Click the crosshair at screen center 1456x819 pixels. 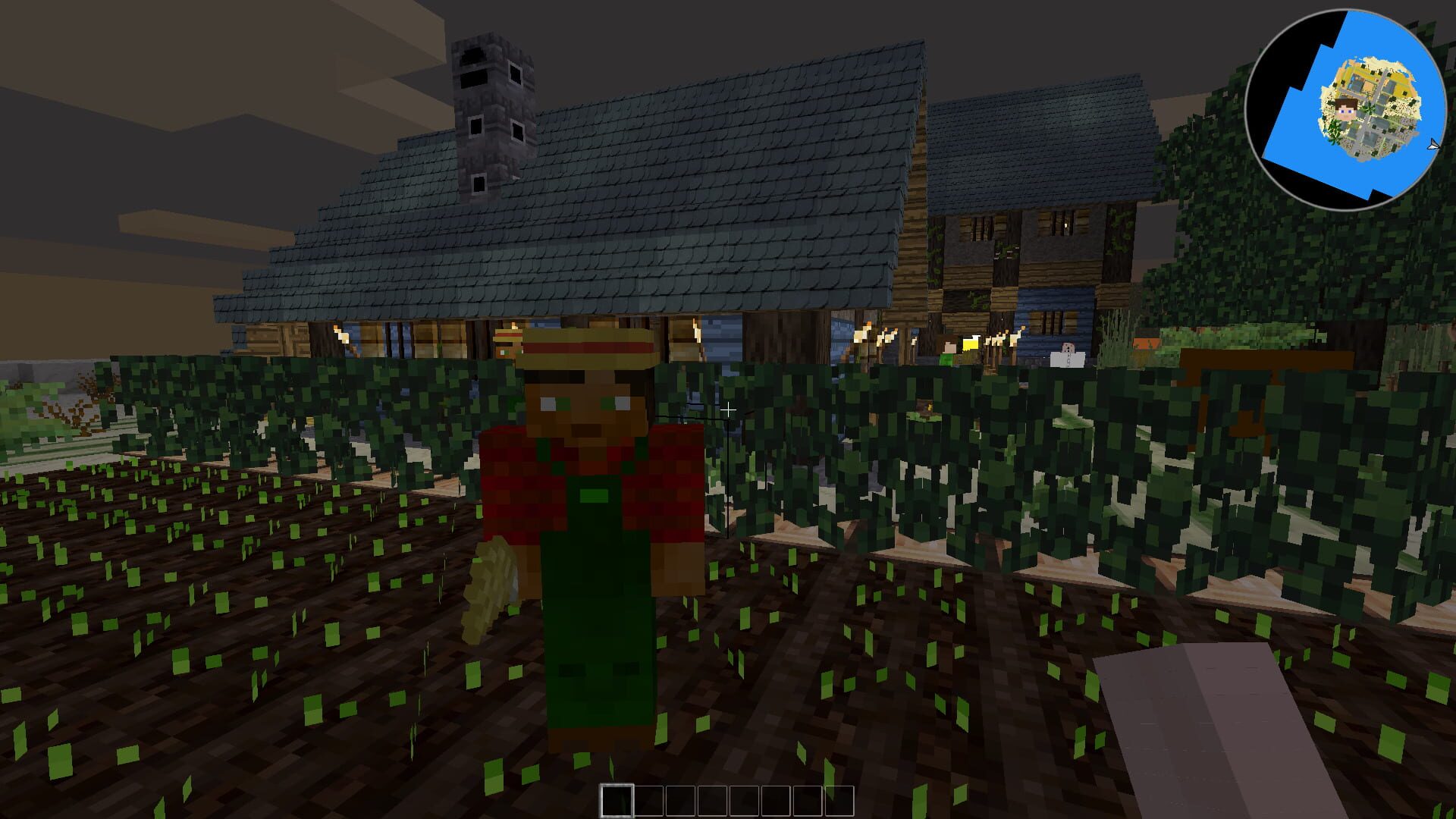click(728, 409)
